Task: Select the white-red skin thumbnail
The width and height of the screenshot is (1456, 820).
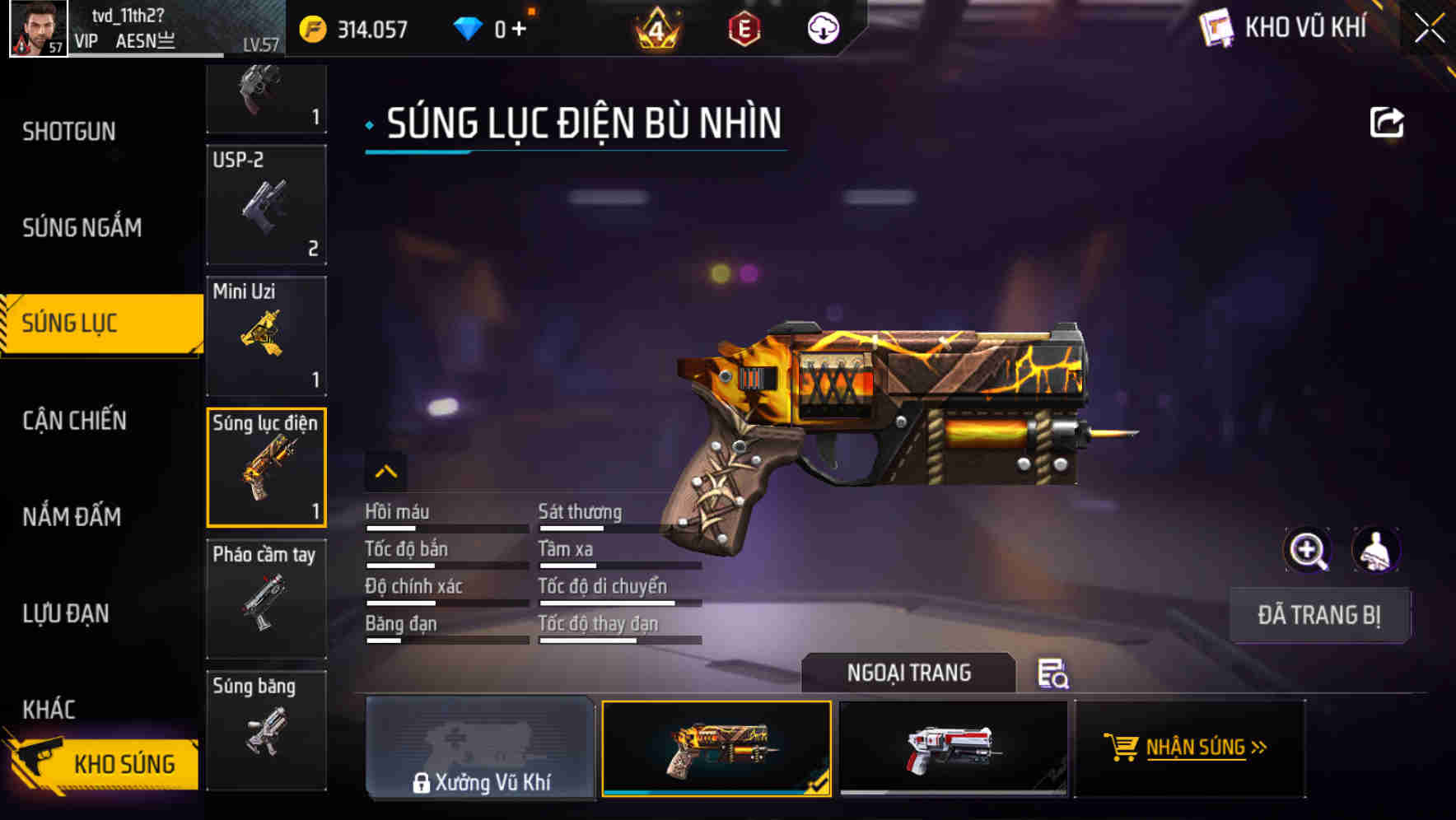Action: click(x=953, y=749)
